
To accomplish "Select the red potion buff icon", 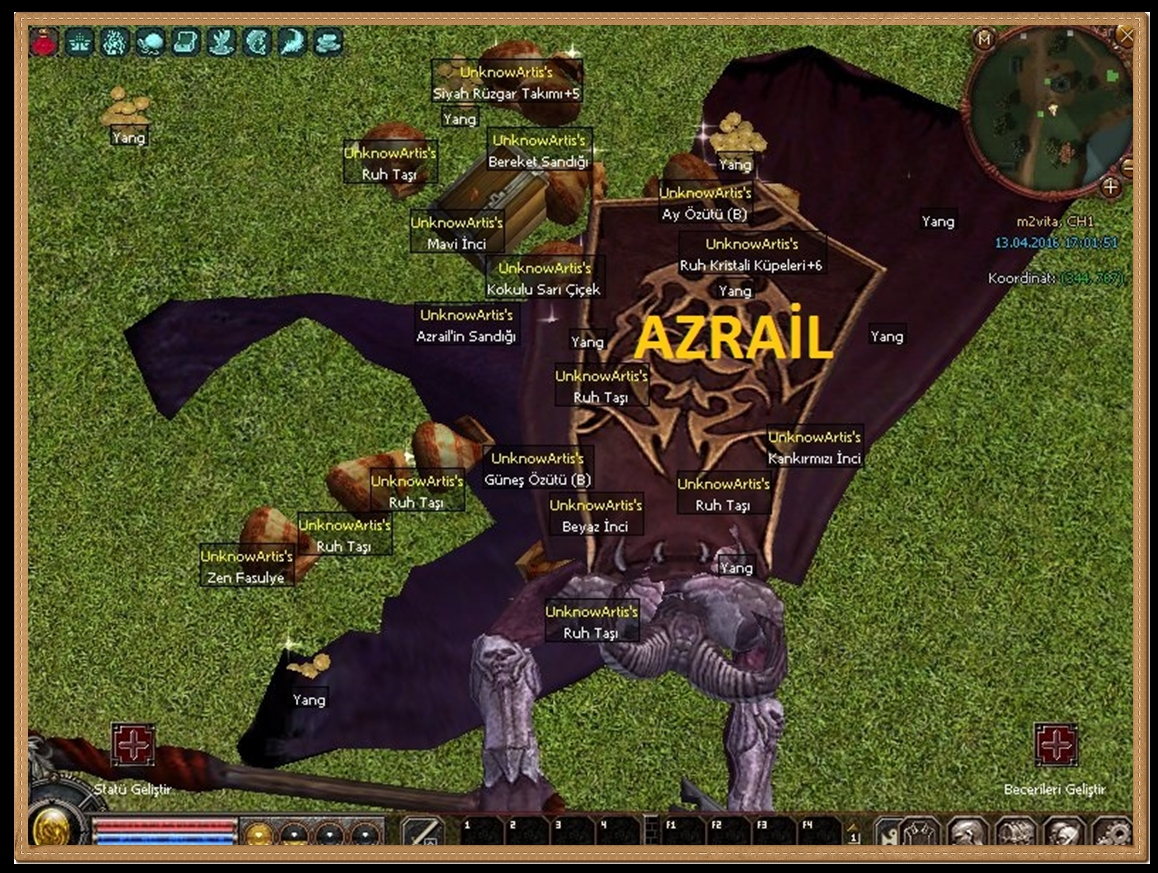I will [x=44, y=42].
